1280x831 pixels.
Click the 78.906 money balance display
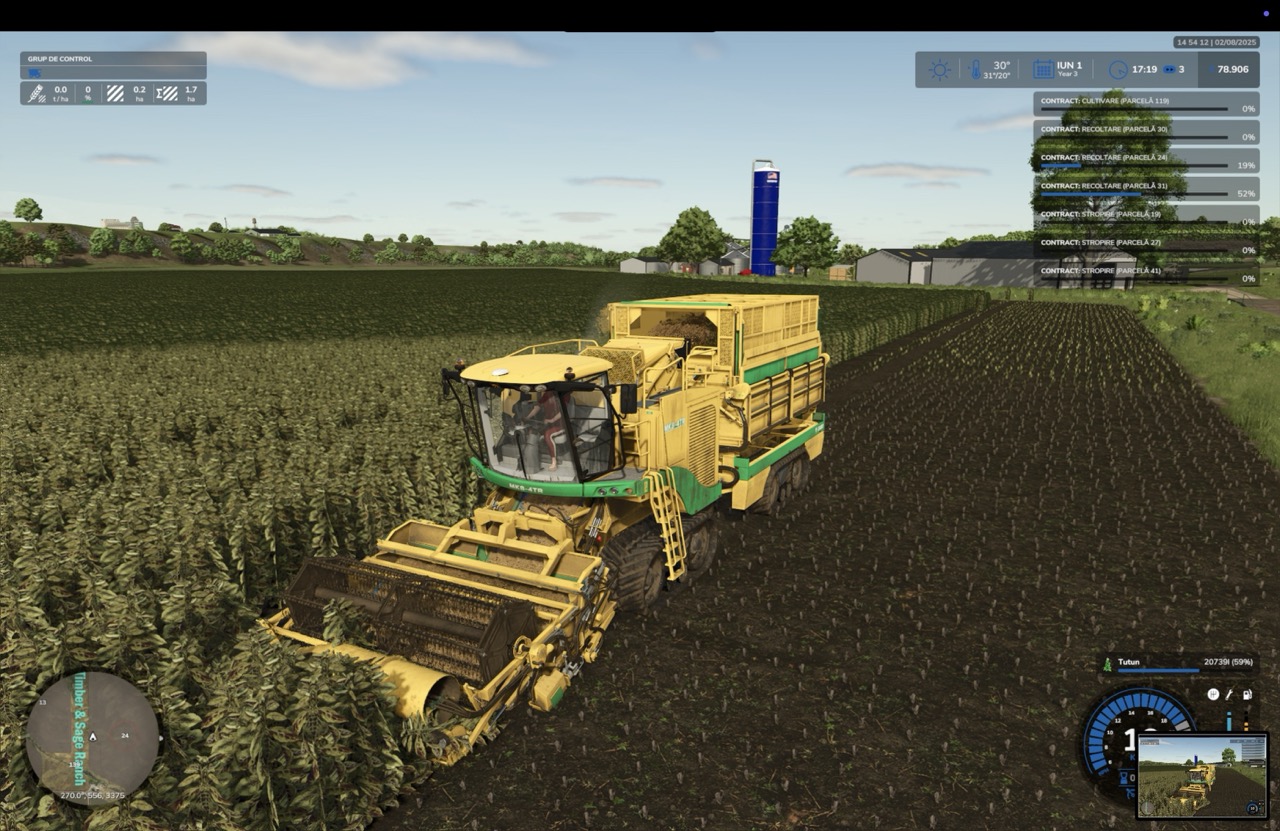[1233, 69]
